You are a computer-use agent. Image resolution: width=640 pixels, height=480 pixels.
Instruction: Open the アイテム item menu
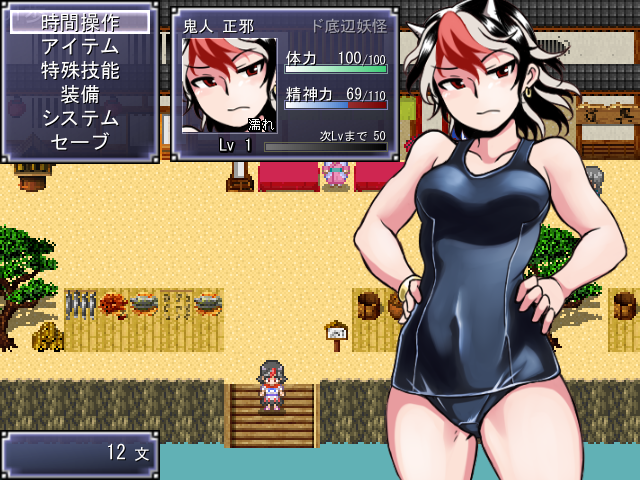[x=80, y=46]
